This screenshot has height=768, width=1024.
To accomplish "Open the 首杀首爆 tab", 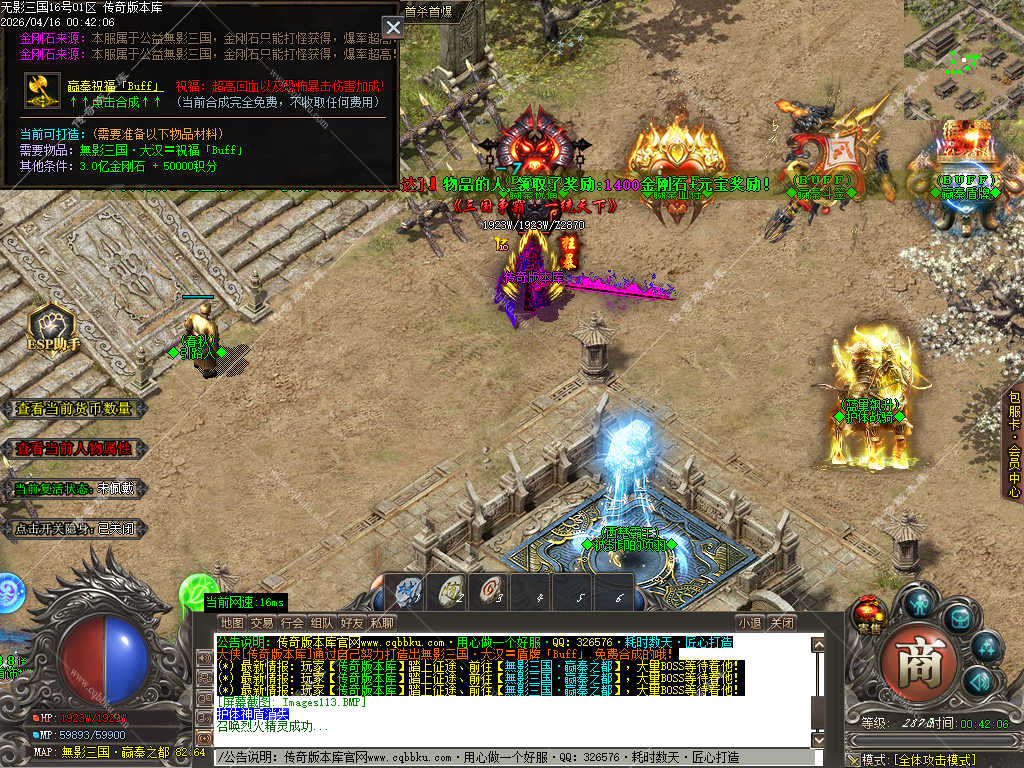I will pyautogui.click(x=429, y=12).
